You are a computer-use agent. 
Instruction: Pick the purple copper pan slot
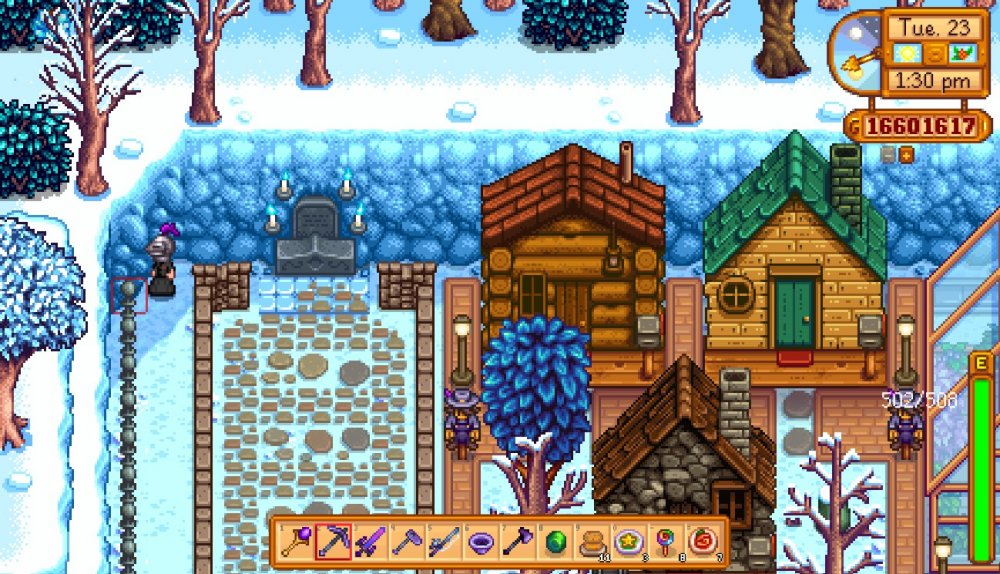481,542
